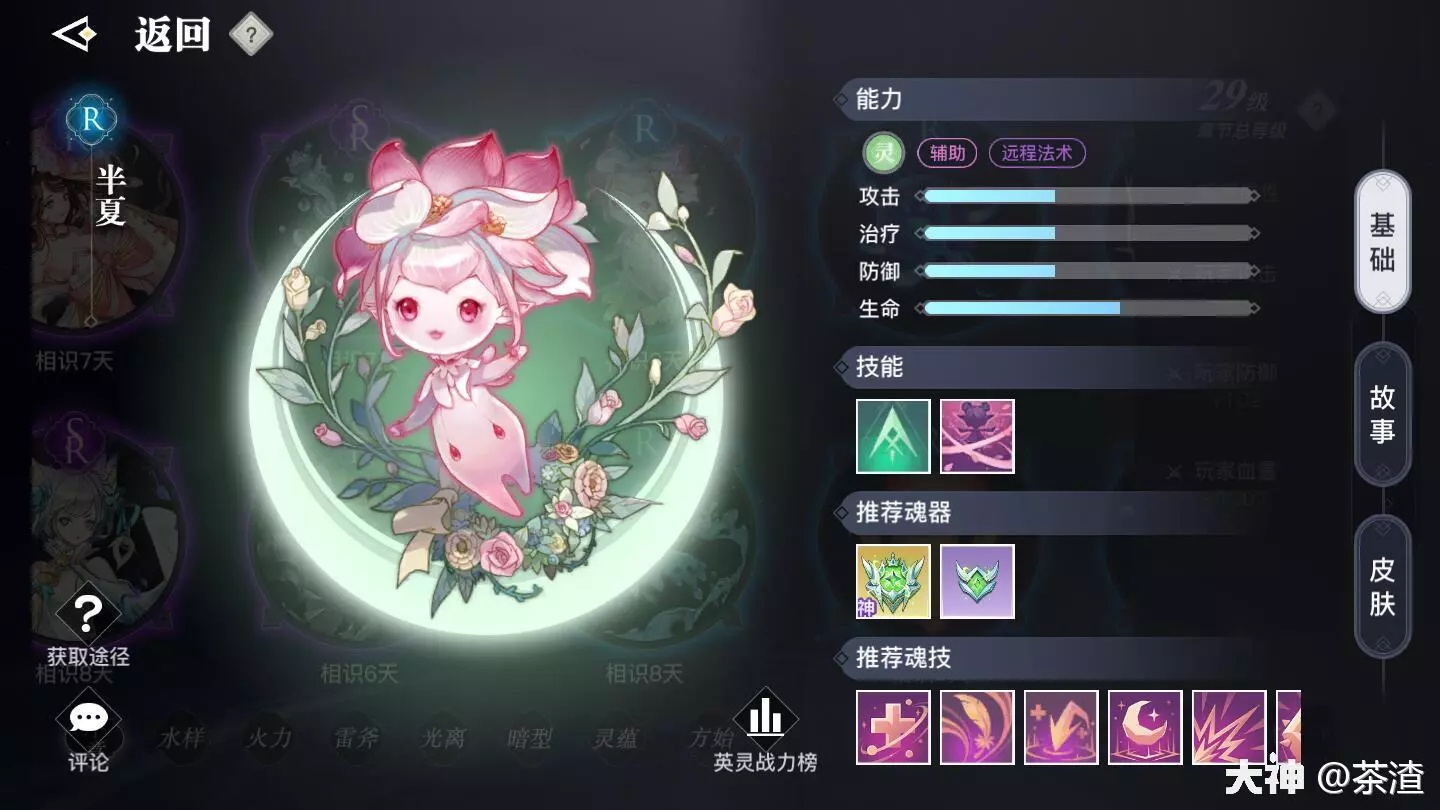Choose the burst explosion soul skill

1229,727
